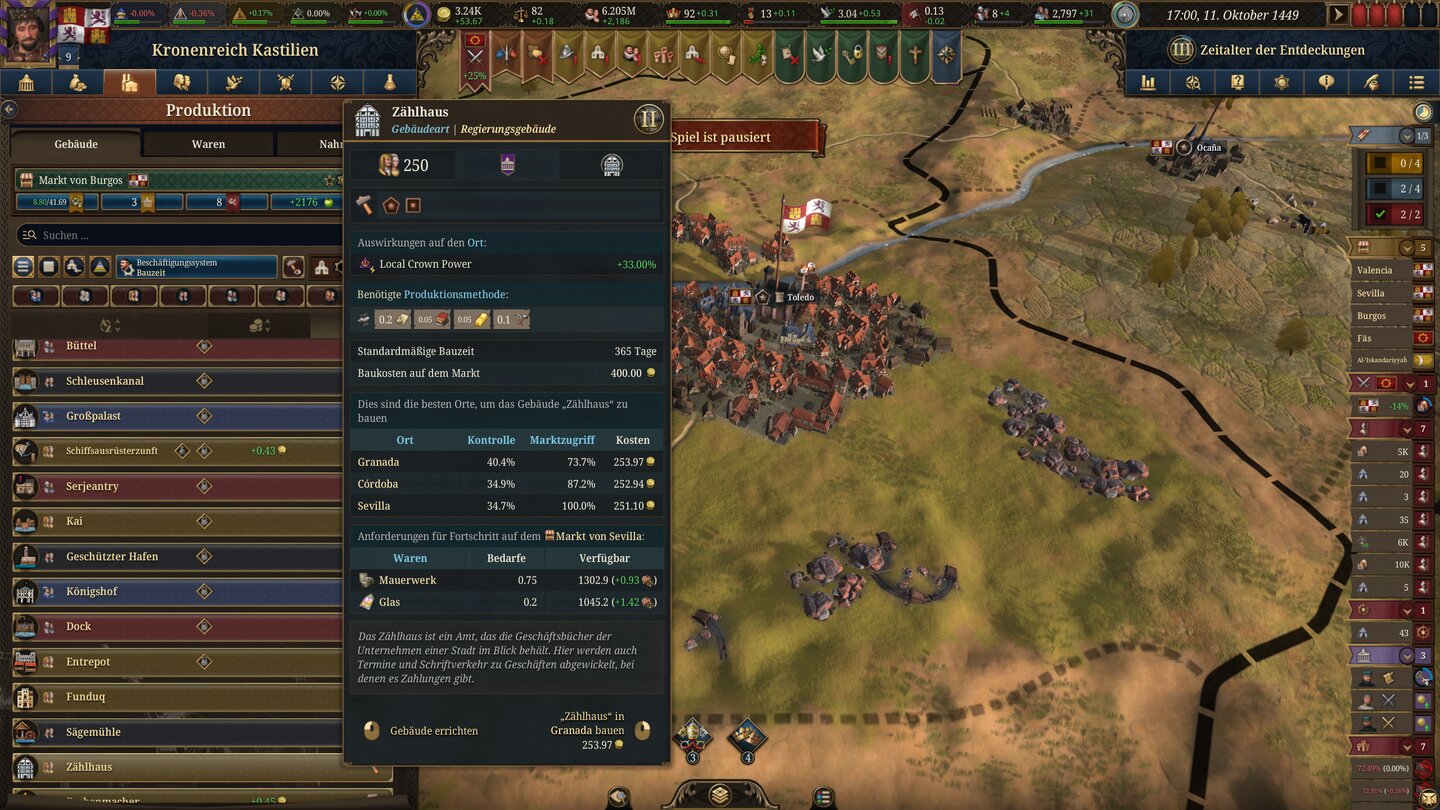Select the hammer construction filter in Produktion panel
The width and height of the screenshot is (1440, 810).
[x=293, y=267]
